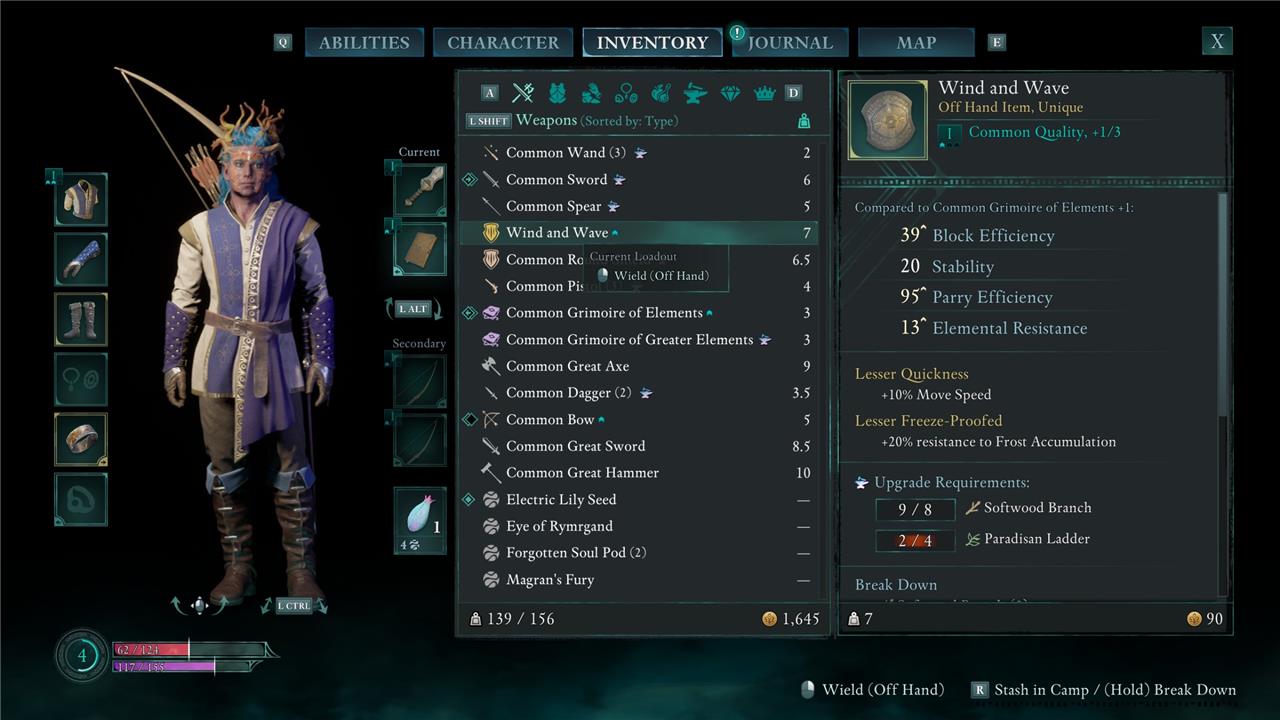1280x720 pixels.
Task: Choose Common Great Hammer from the list
Action: 582,473
